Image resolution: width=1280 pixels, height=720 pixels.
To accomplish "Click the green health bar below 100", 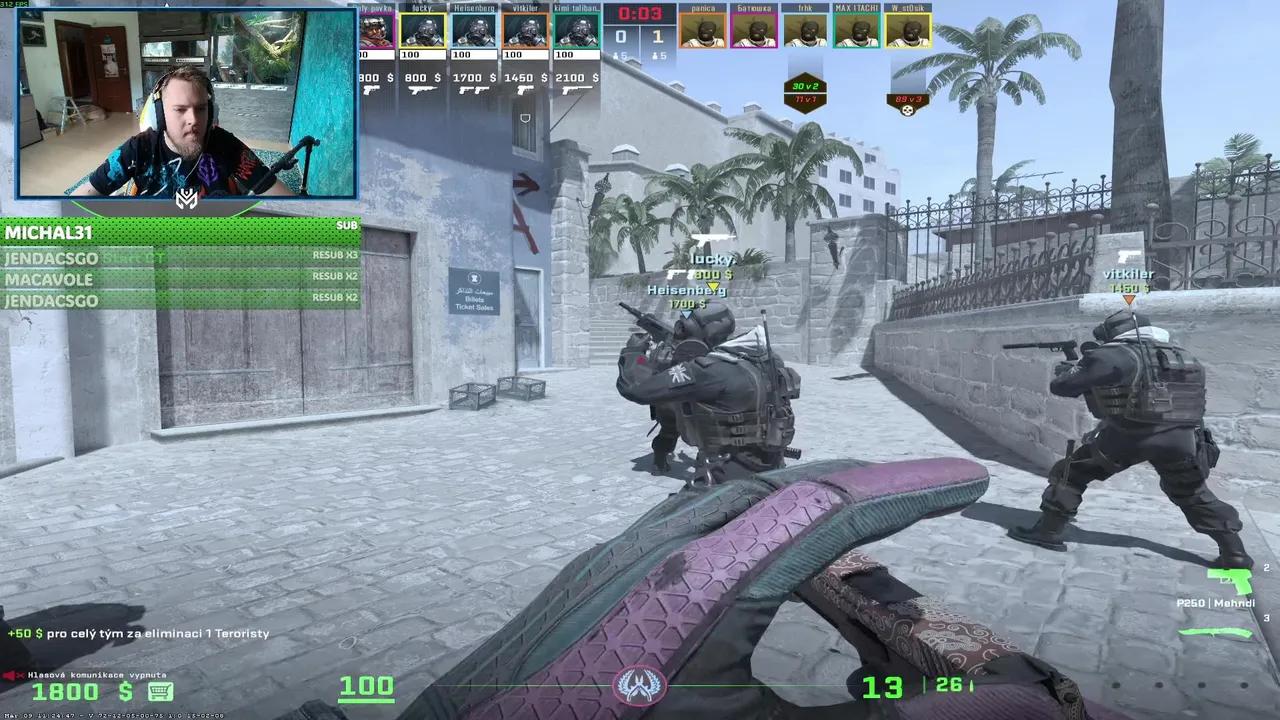I will (x=366, y=700).
